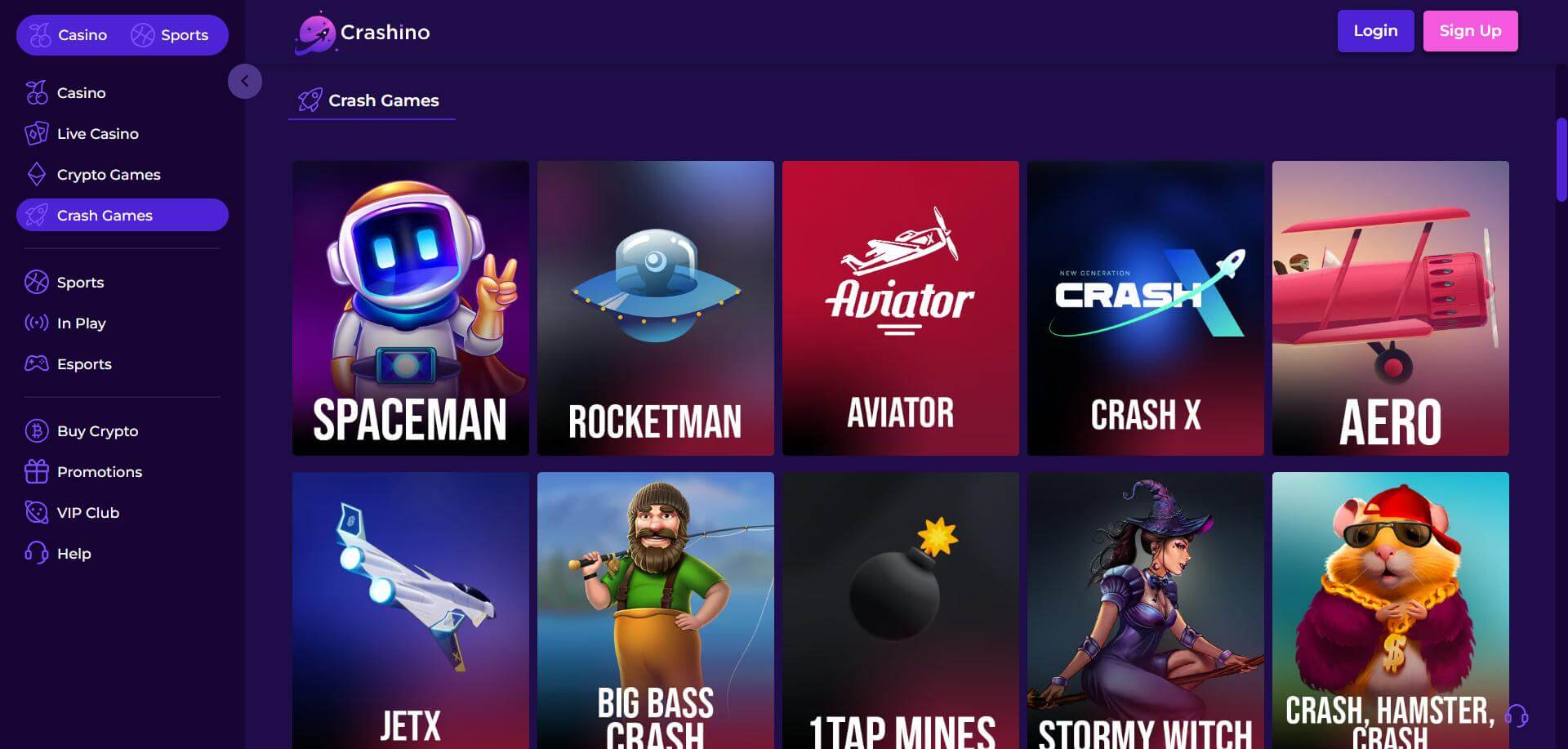Open Crypto Games via its diamond icon

coord(36,174)
